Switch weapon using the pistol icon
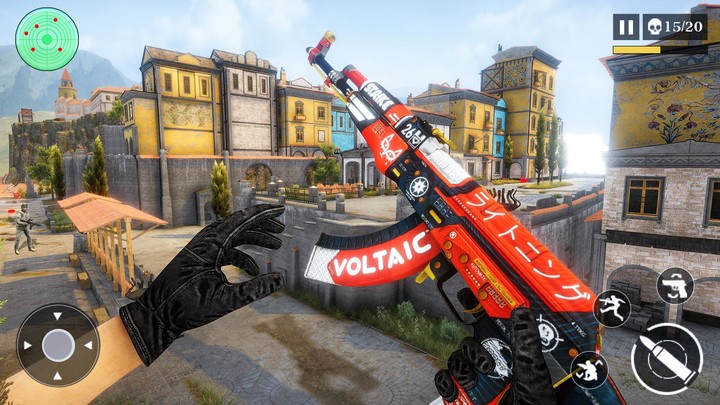Viewport: 720px width, 405px height. tap(675, 286)
